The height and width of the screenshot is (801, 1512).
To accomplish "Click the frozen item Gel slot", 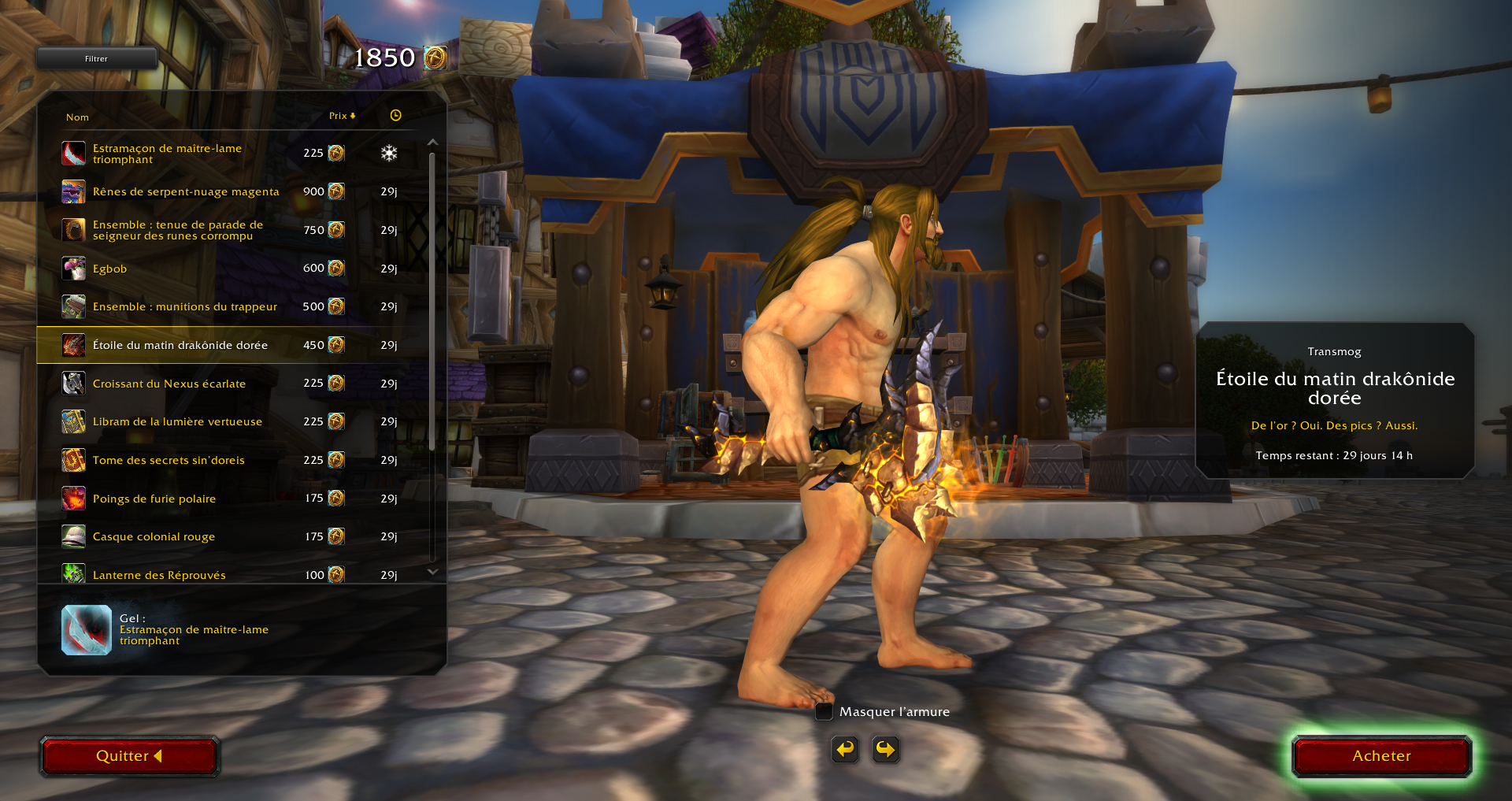I will point(87,630).
